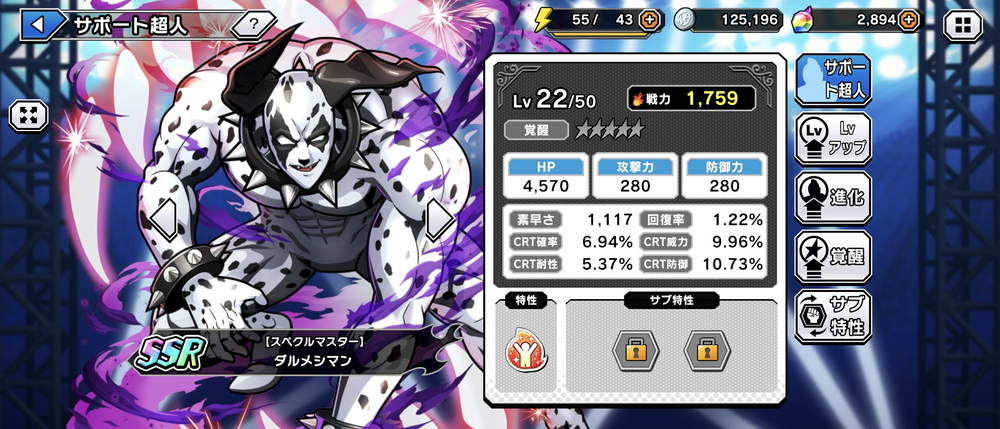Open the grid menu button
The height and width of the screenshot is (429, 1000).
coord(963,25)
